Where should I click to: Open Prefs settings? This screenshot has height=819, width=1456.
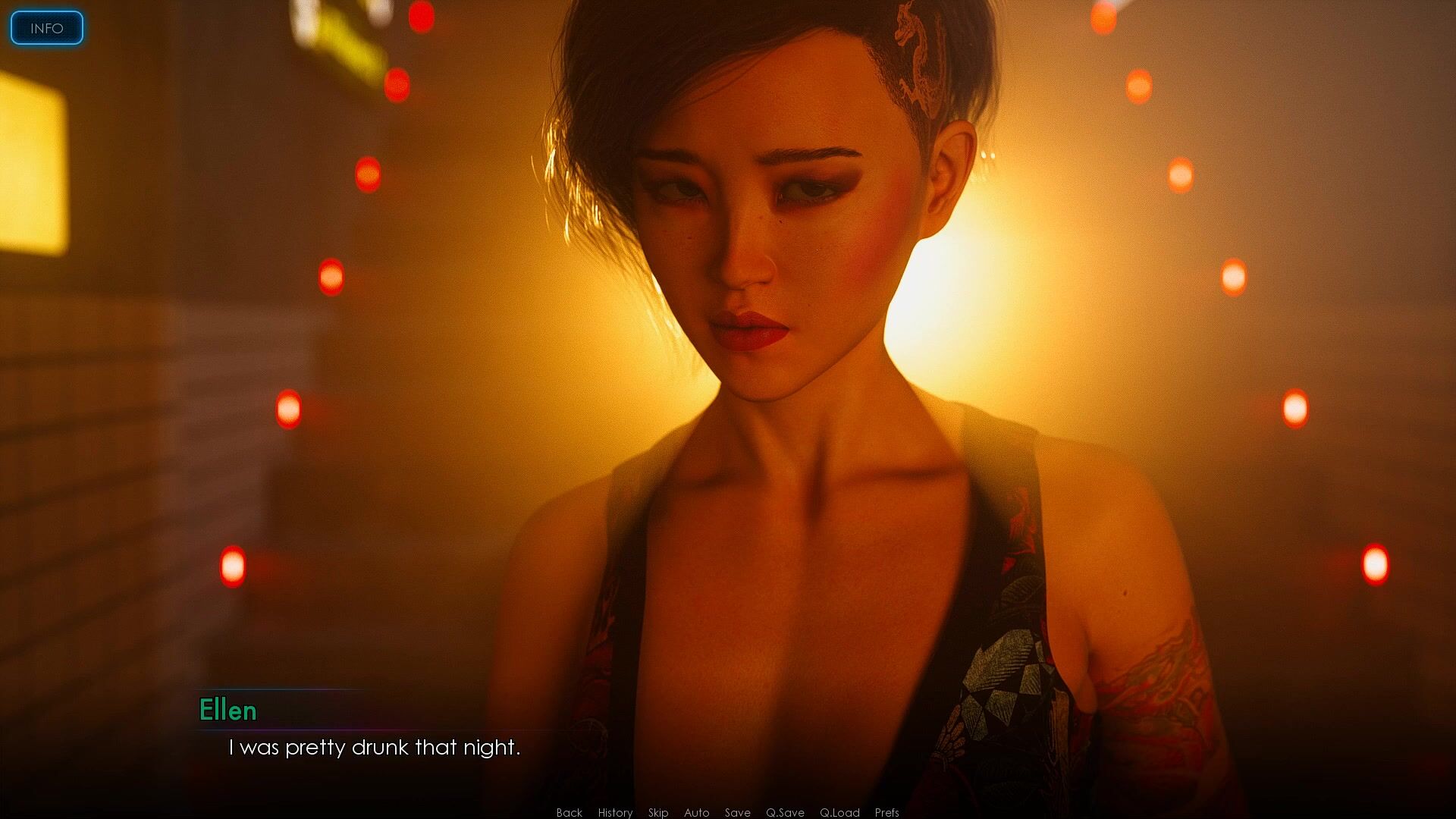[x=886, y=812]
